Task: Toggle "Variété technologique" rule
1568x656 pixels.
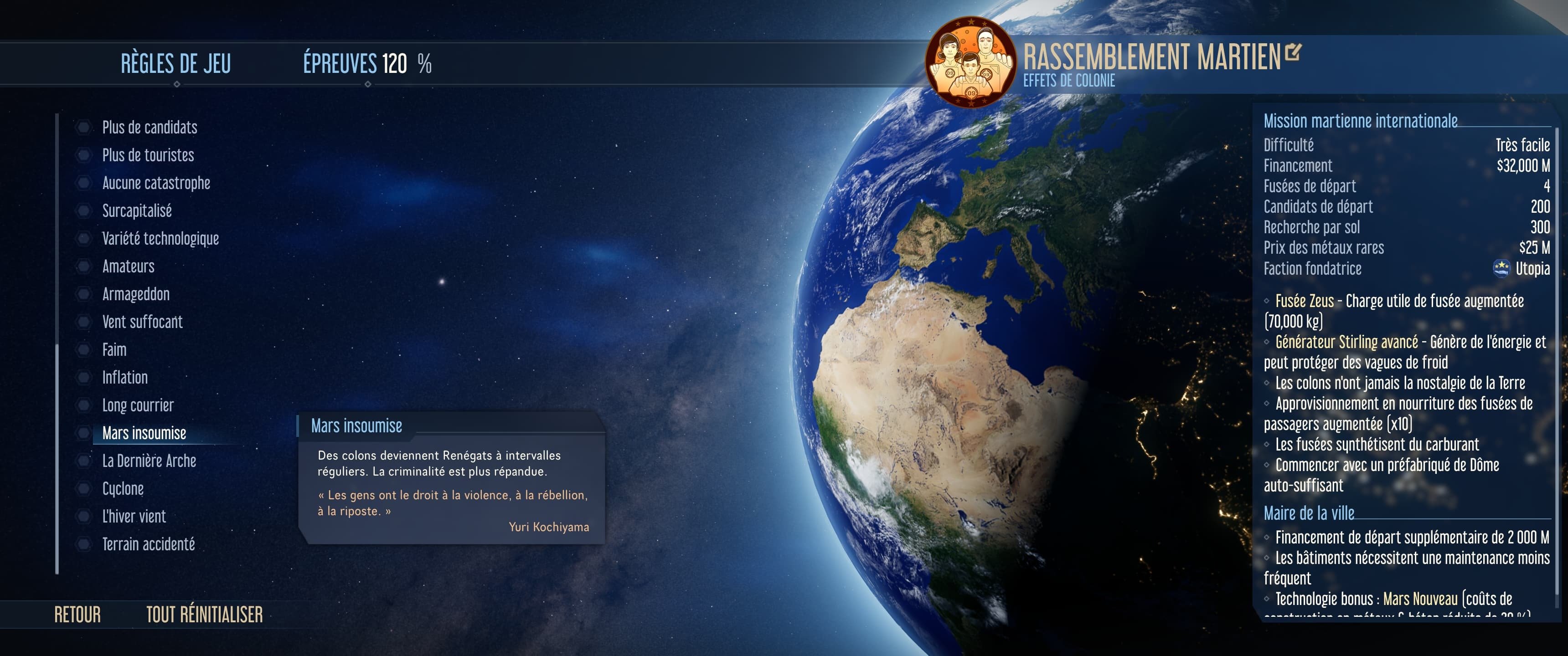Action: click(160, 239)
